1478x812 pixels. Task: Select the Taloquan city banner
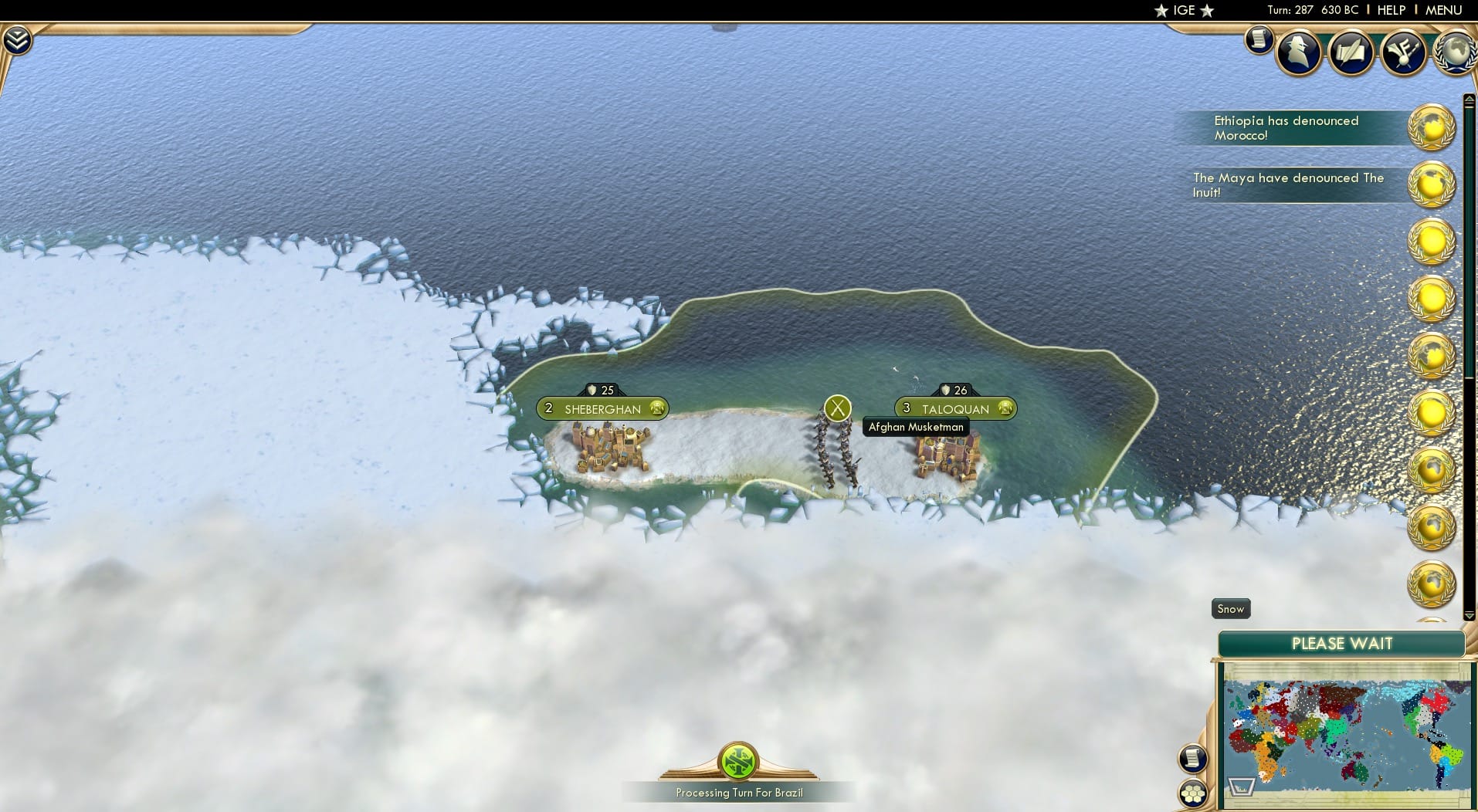pos(958,408)
